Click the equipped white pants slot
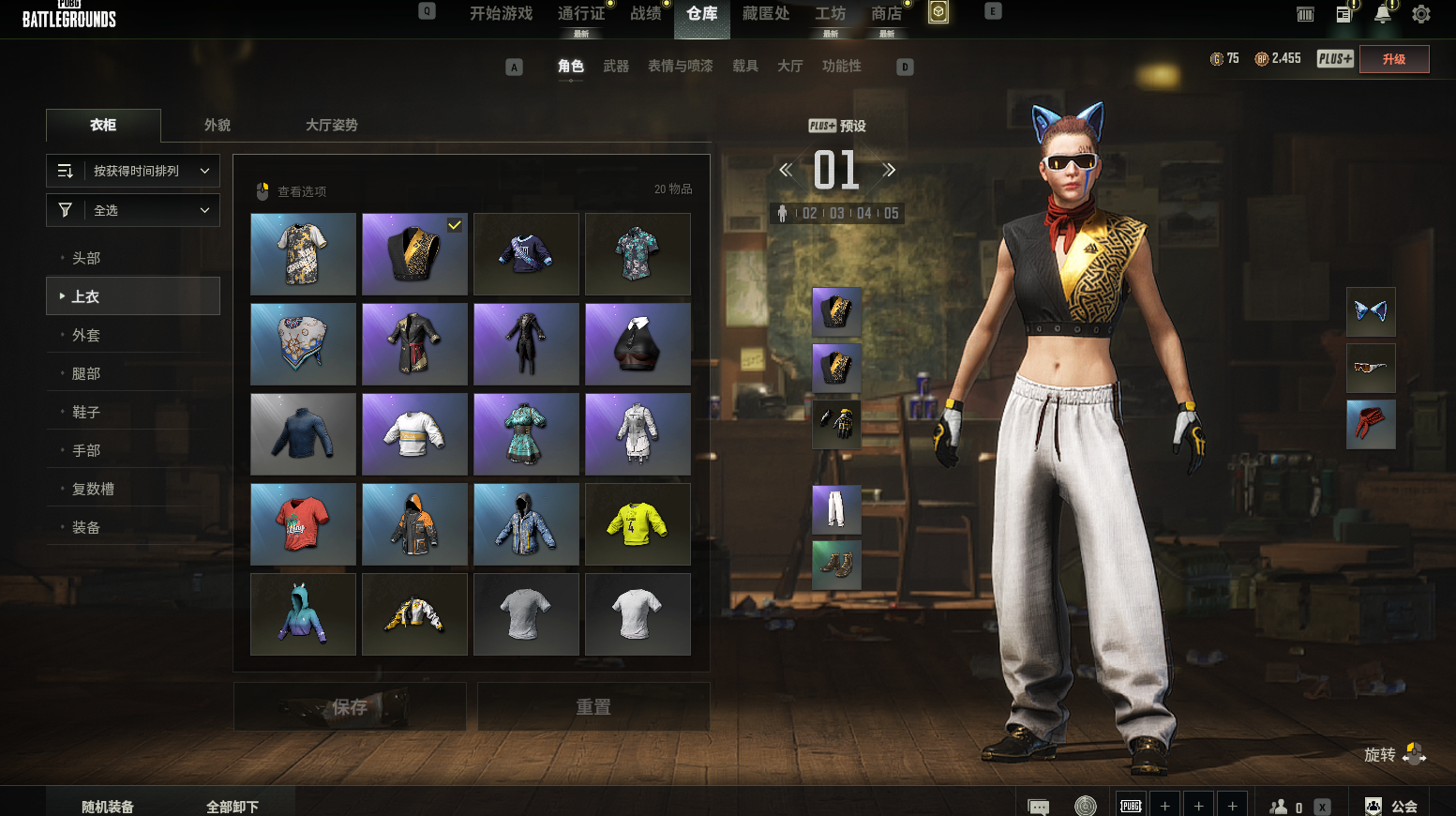The image size is (1456, 816). 836,509
